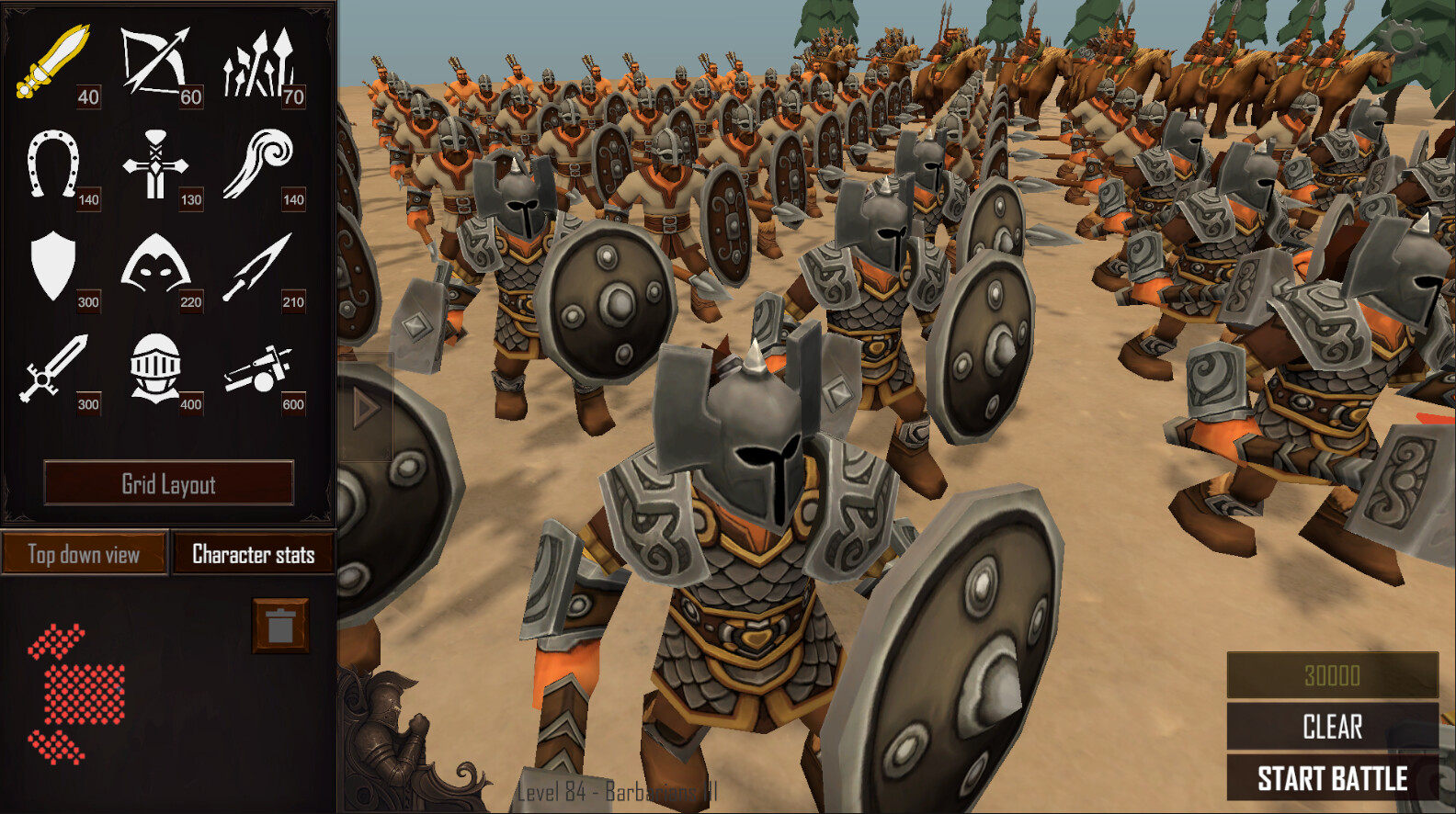Image resolution: width=1456 pixels, height=814 pixels.
Task: Switch to Top down view
Action: point(85,554)
